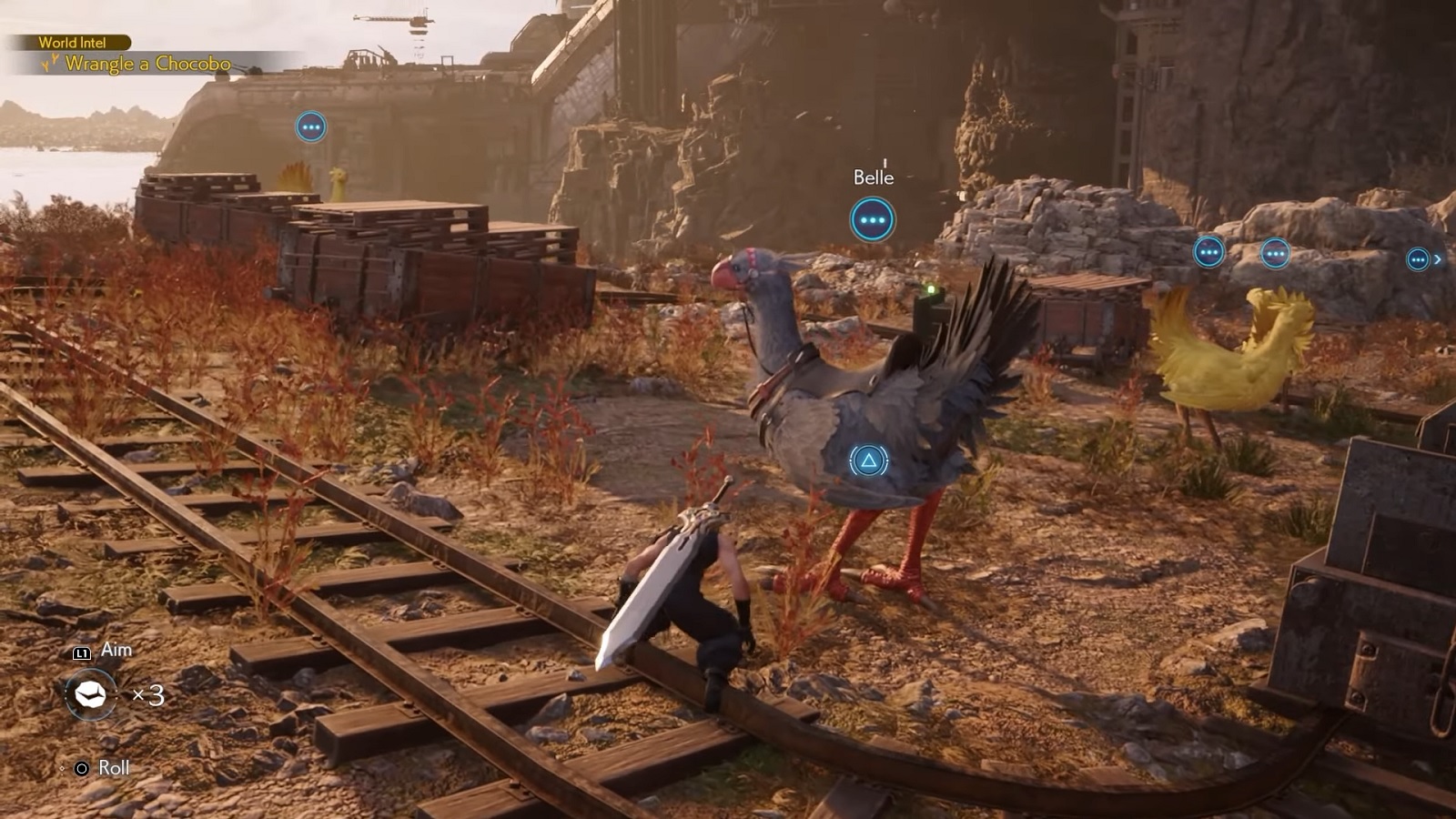Click the Aim label text
Image resolution: width=1456 pixels, height=819 pixels.
(116, 650)
